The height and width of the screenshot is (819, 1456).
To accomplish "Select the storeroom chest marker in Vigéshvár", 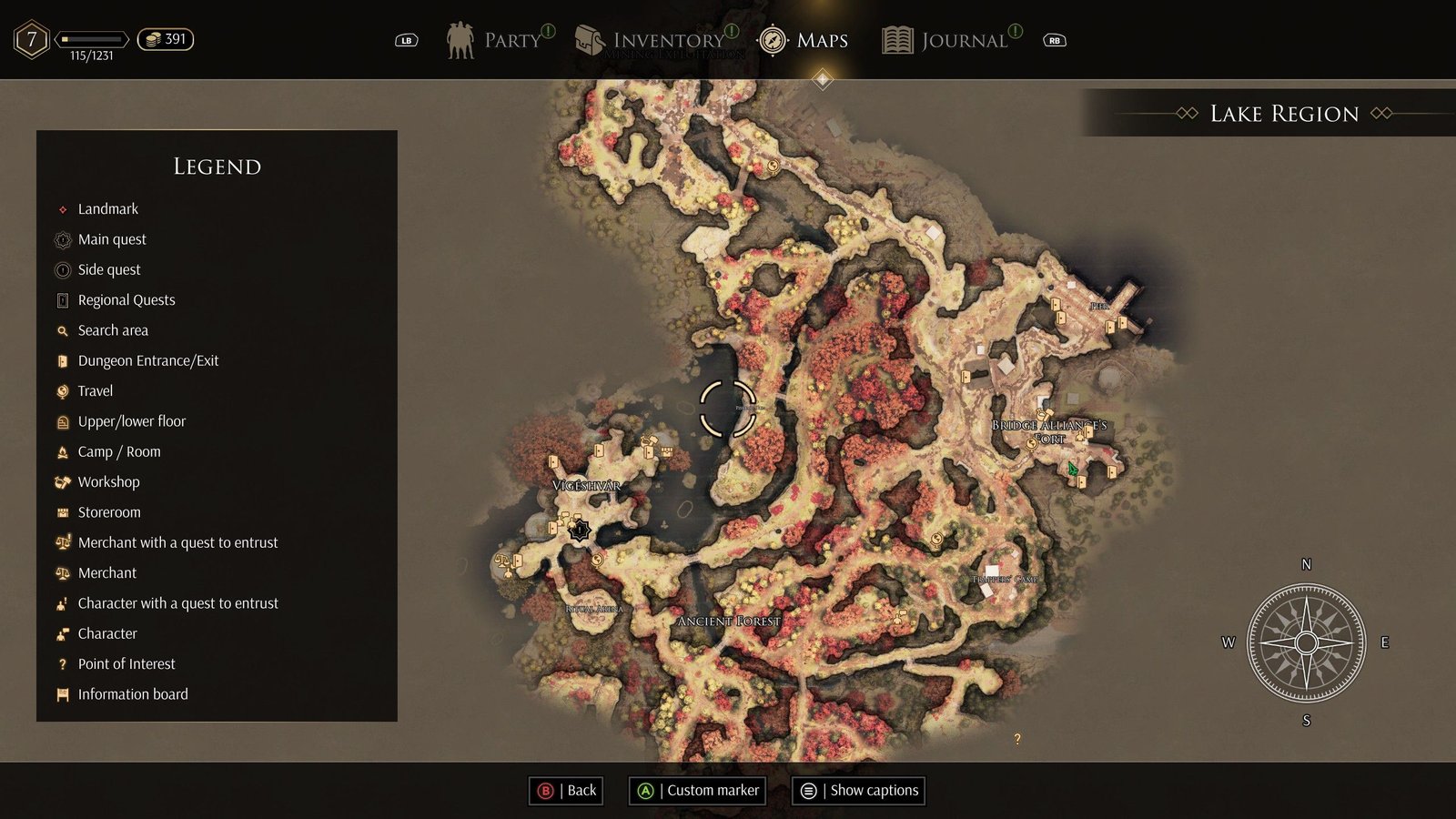I will tap(667, 451).
